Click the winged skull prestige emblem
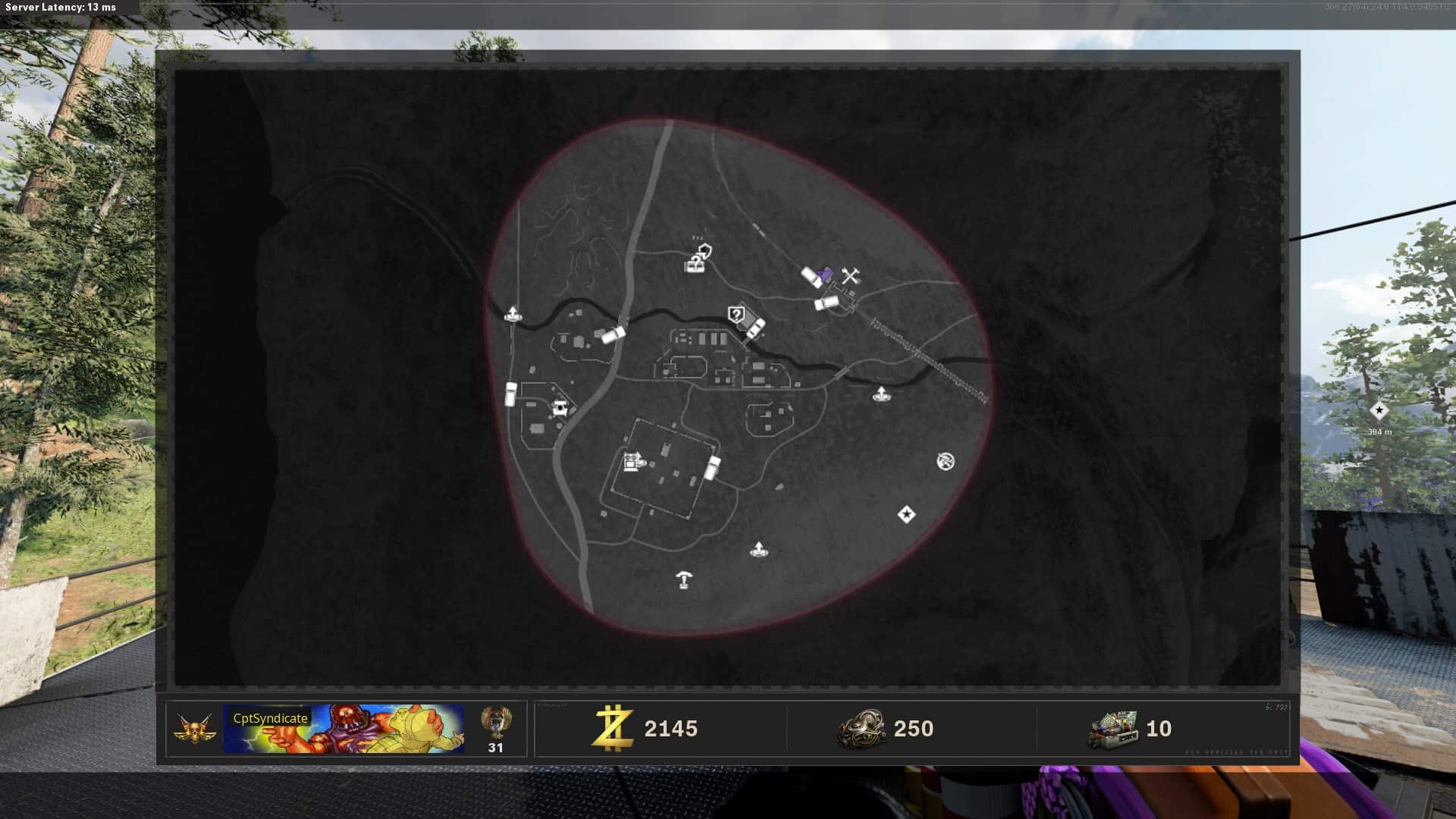1456x819 pixels. [195, 729]
